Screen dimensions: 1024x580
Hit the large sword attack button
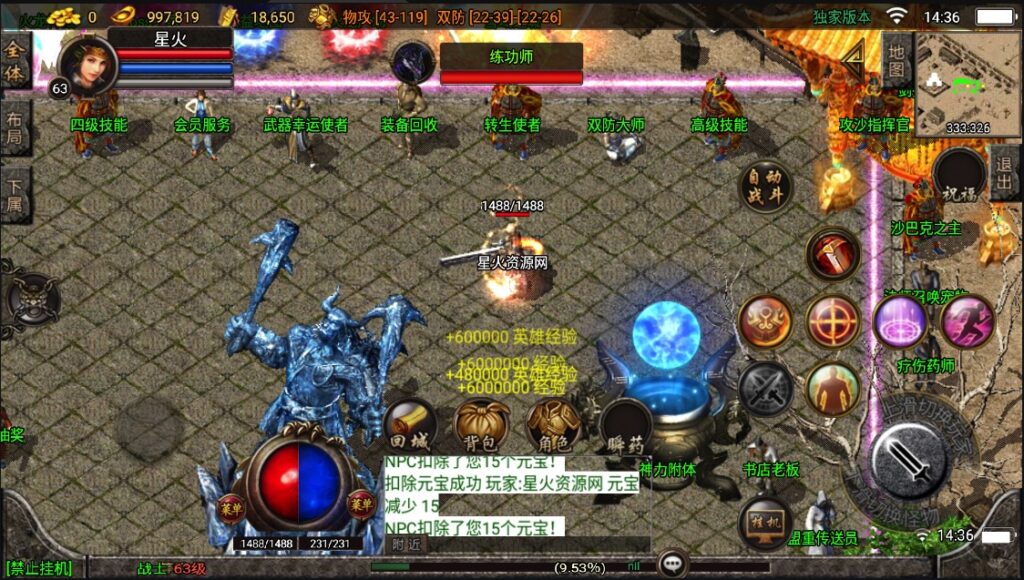[907, 458]
